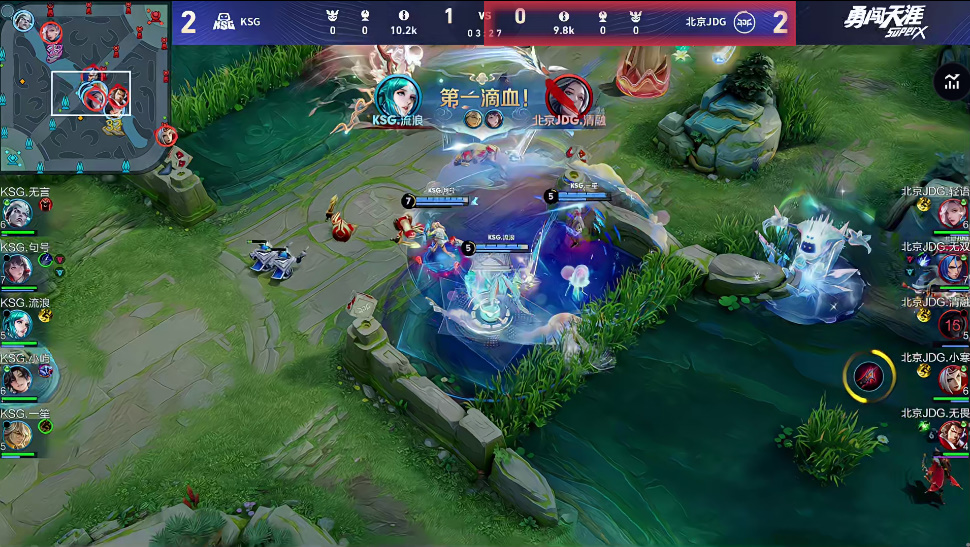Click the KSG team logo in scoreboard
This screenshot has height=547, width=970.
point(224,22)
